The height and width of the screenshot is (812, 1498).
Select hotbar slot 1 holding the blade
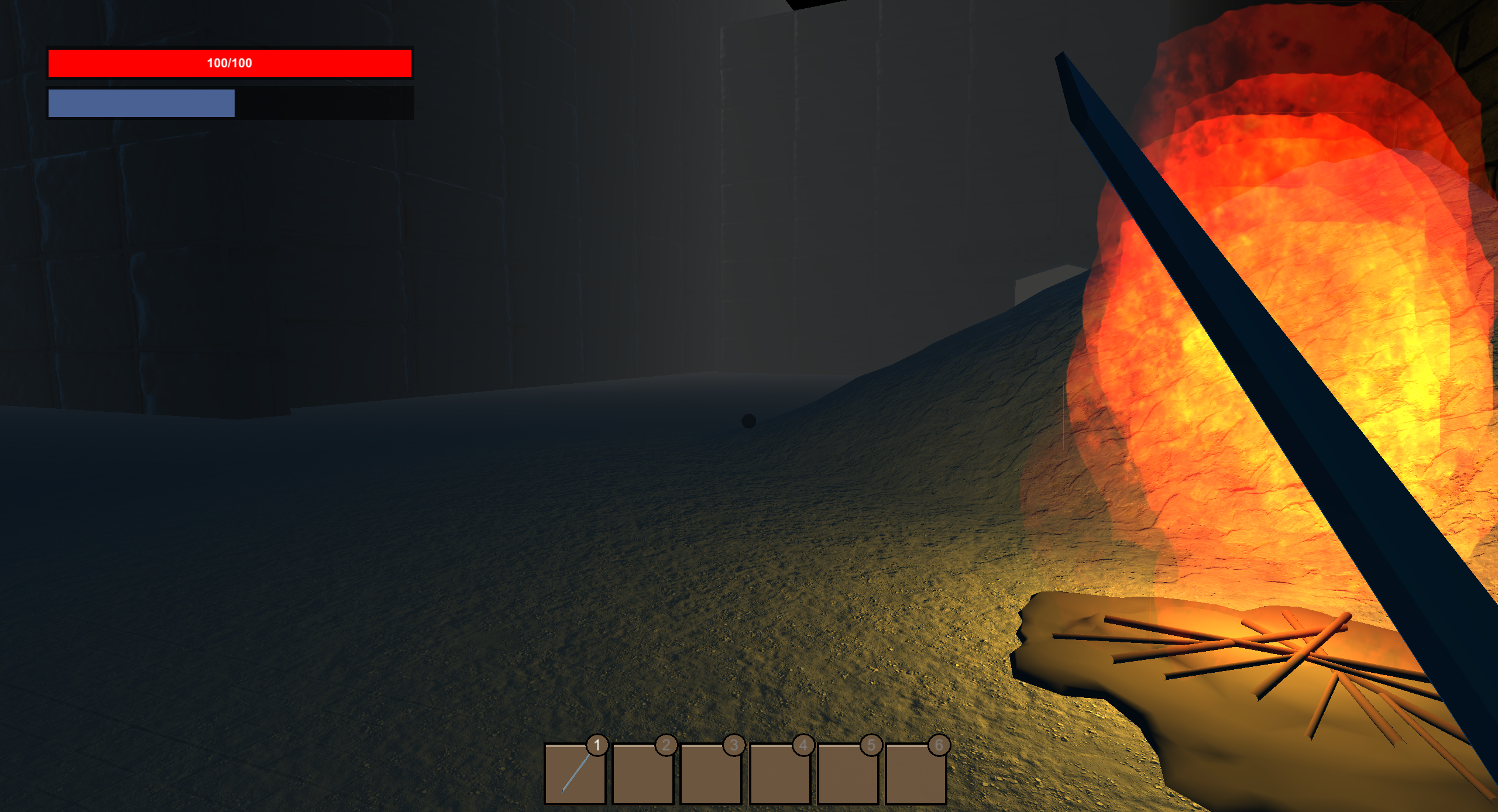click(575, 773)
